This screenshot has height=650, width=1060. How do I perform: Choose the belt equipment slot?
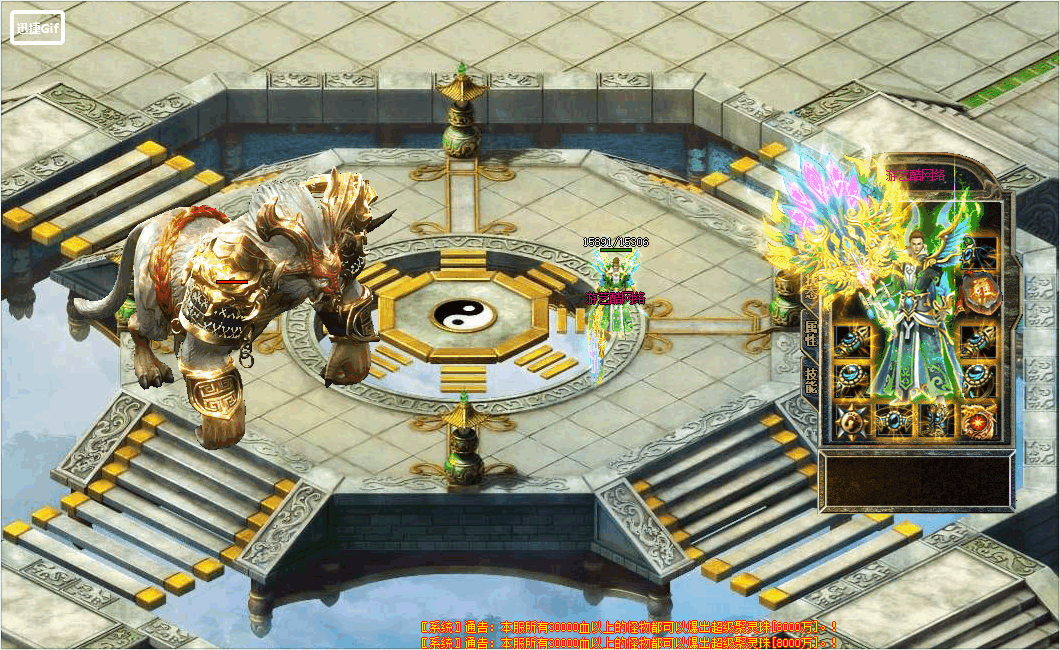(894, 421)
